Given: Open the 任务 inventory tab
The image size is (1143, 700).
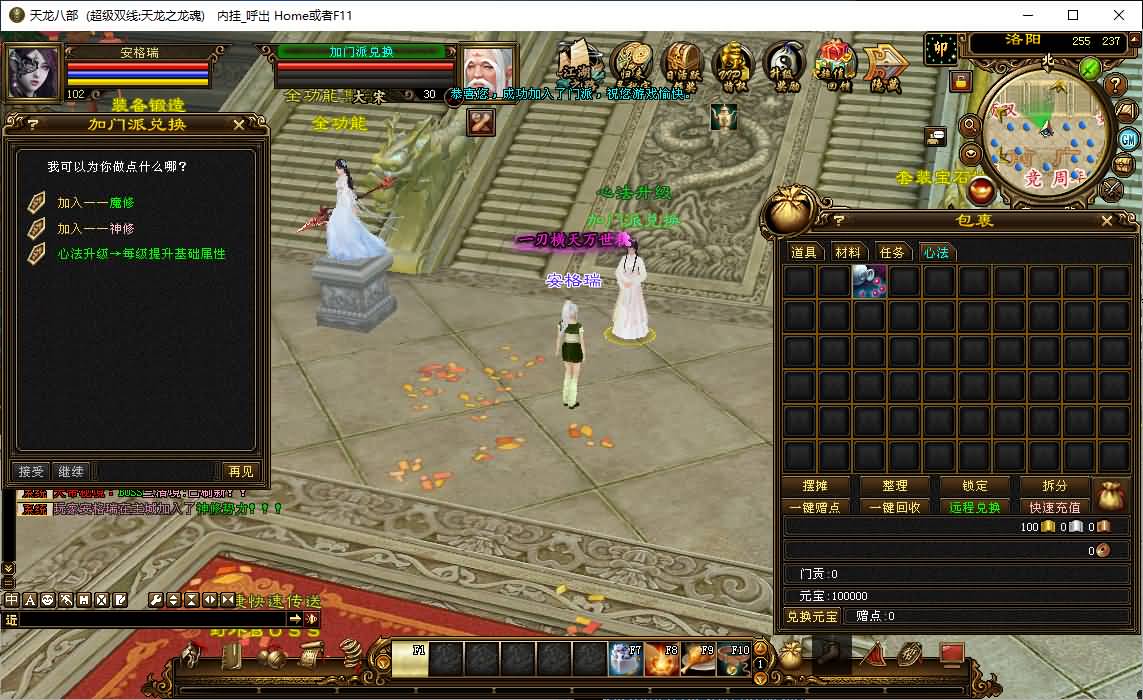Looking at the screenshot, I should (x=892, y=253).
